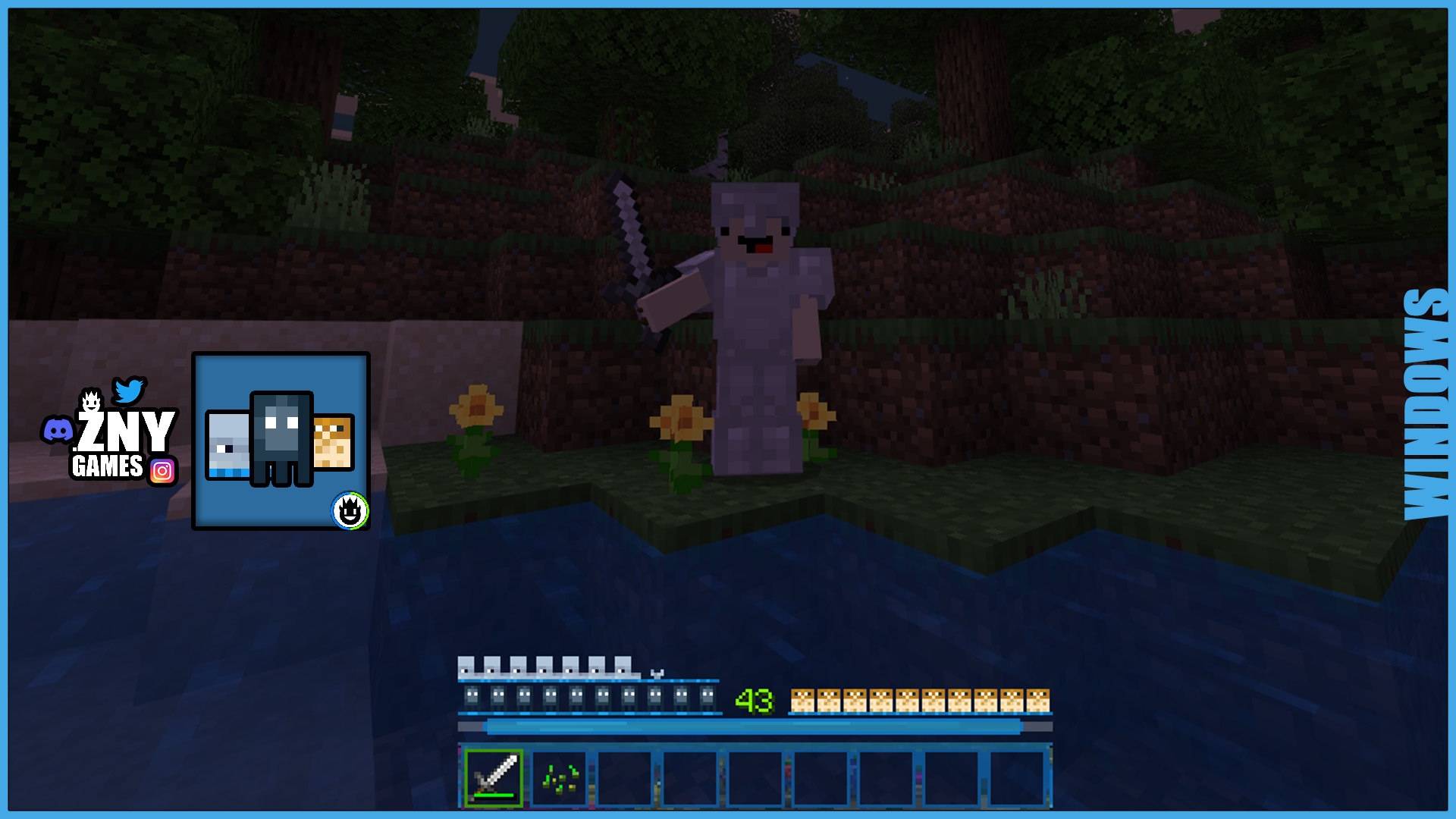Click the Instagram icon near GAMES text
This screenshot has height=819, width=1456.
[163, 472]
